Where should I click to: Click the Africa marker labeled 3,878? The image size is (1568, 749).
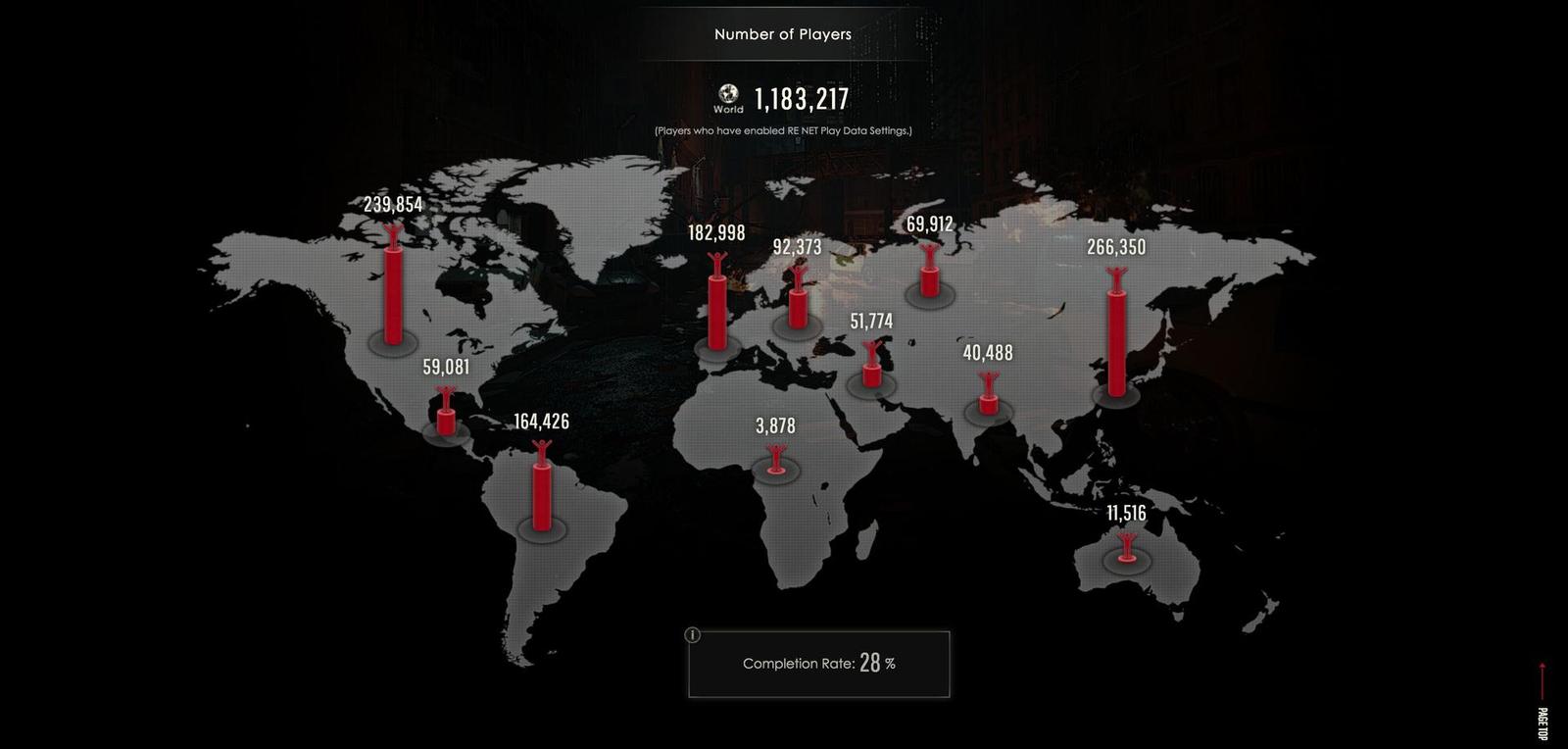(x=777, y=459)
